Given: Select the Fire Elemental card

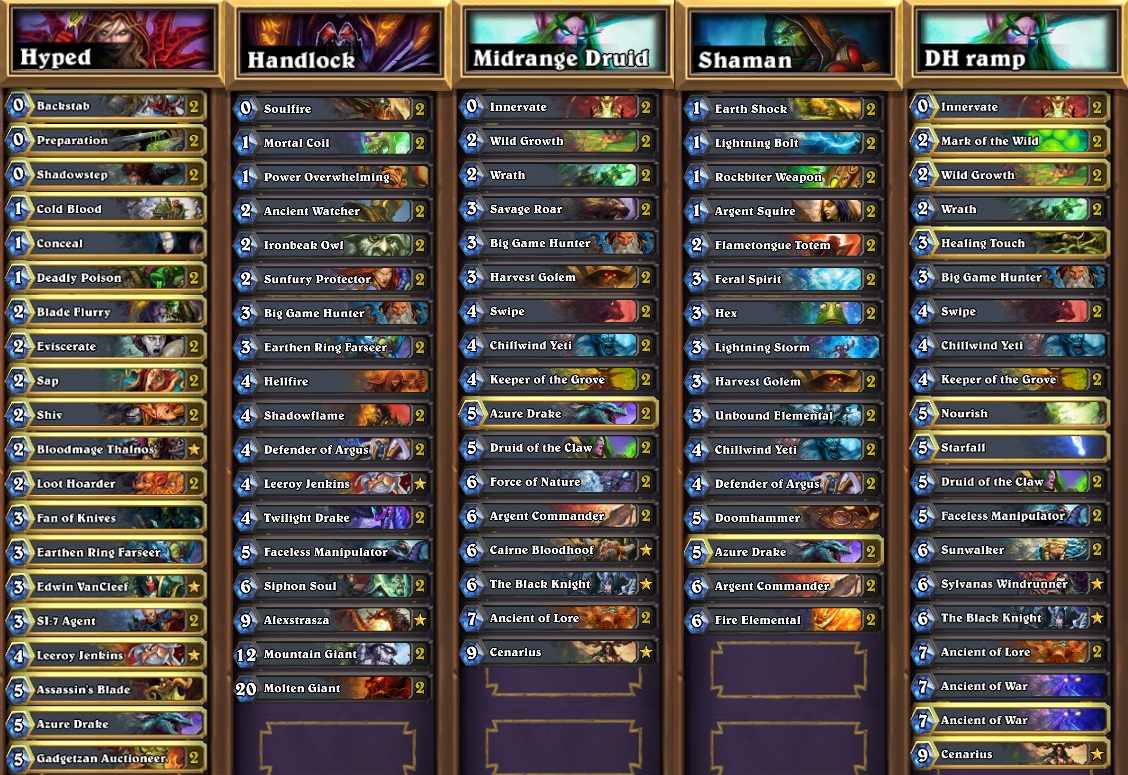Looking at the screenshot, I should pos(783,620).
